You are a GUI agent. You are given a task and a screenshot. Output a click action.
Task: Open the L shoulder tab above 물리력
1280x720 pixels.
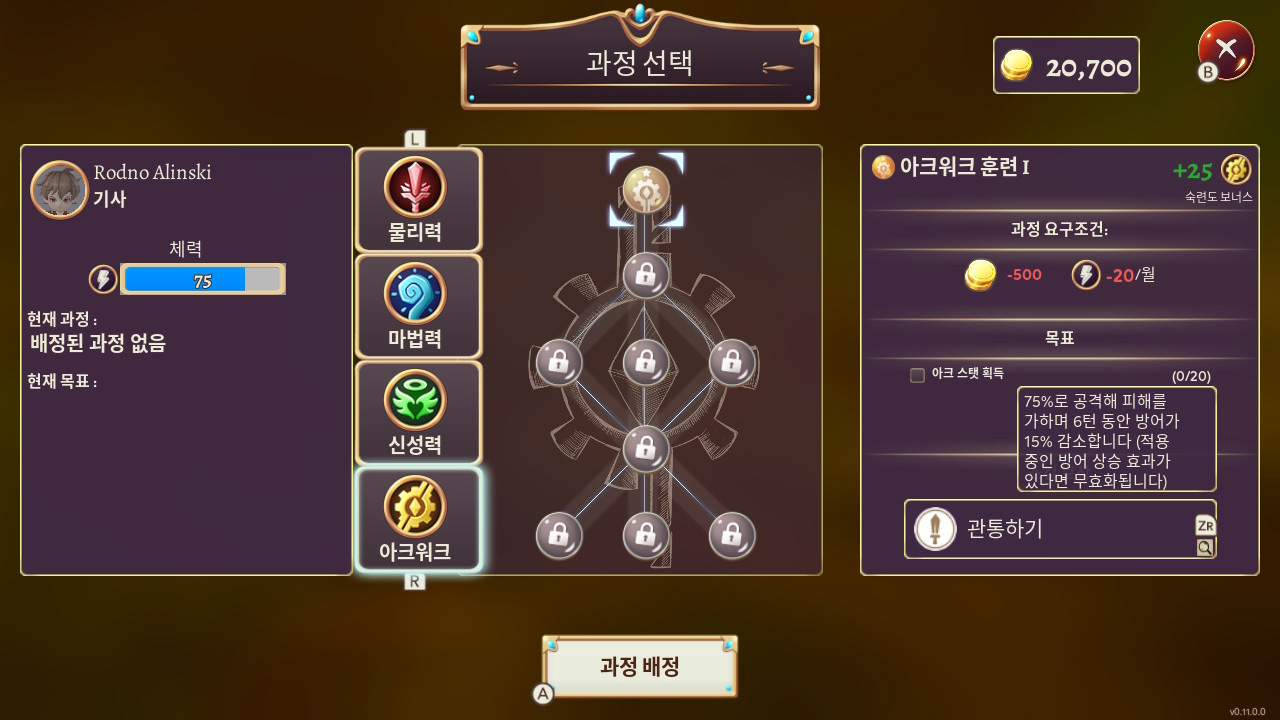click(x=414, y=138)
